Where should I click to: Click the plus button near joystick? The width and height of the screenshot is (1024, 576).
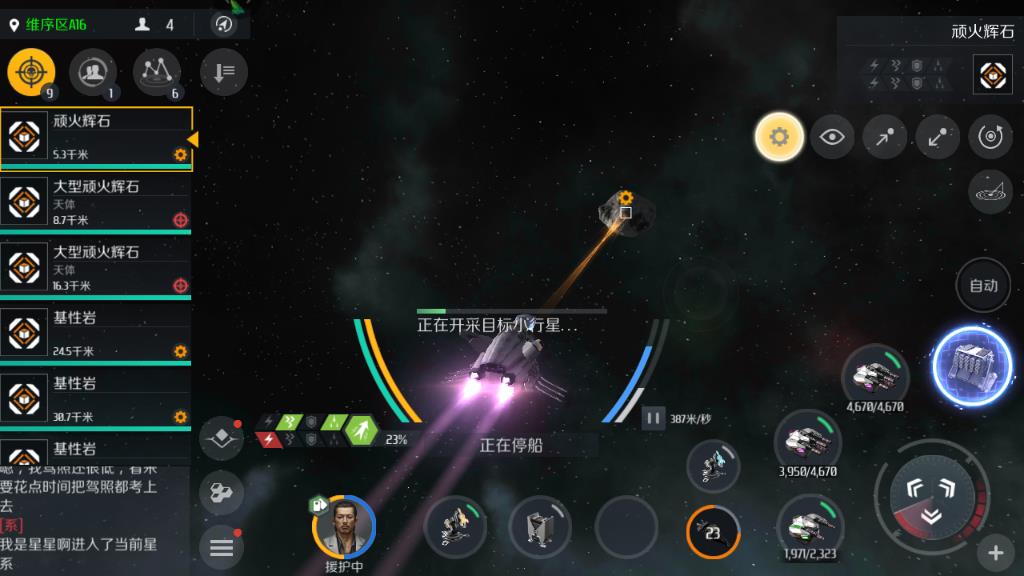(x=996, y=552)
